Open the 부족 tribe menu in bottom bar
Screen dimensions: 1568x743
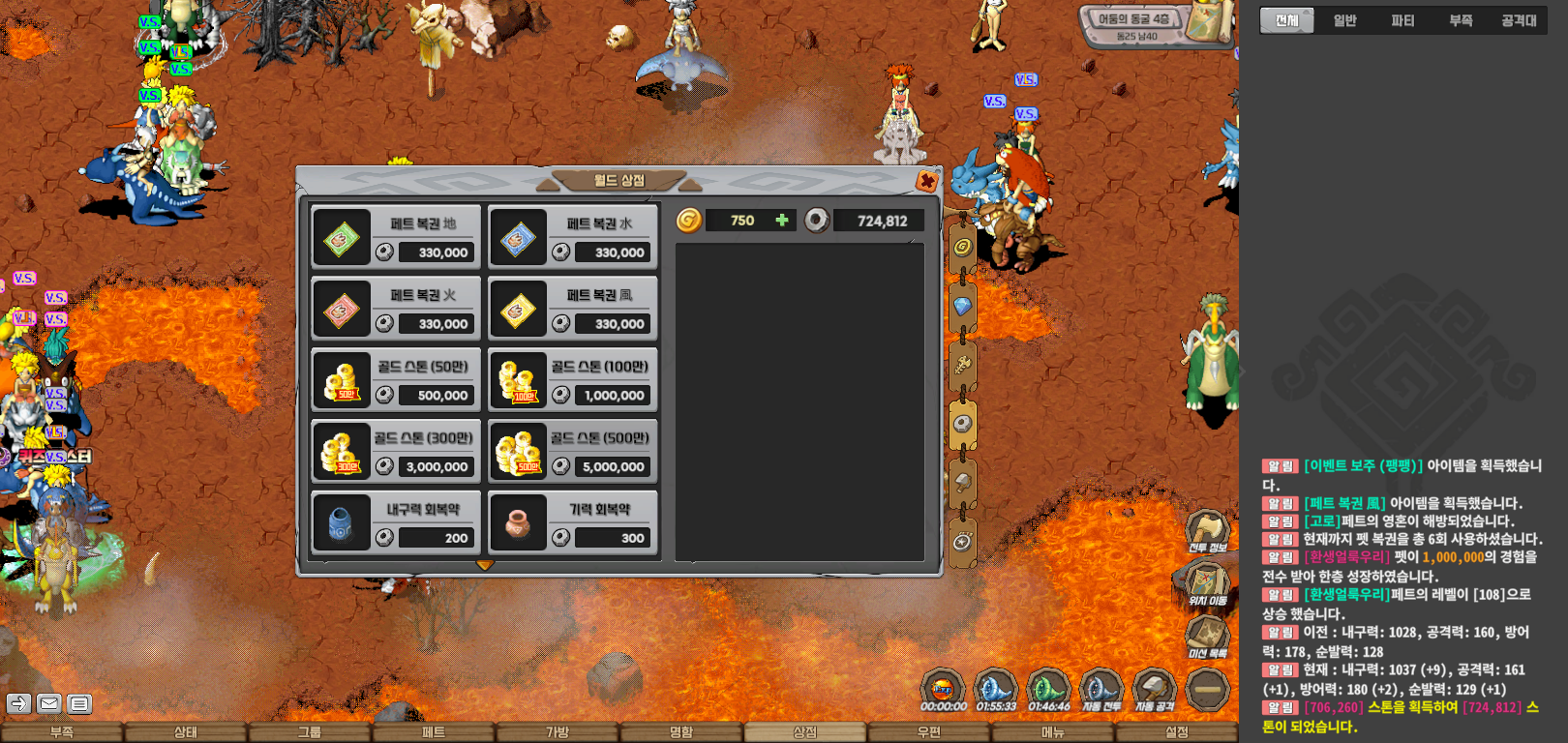[62, 732]
